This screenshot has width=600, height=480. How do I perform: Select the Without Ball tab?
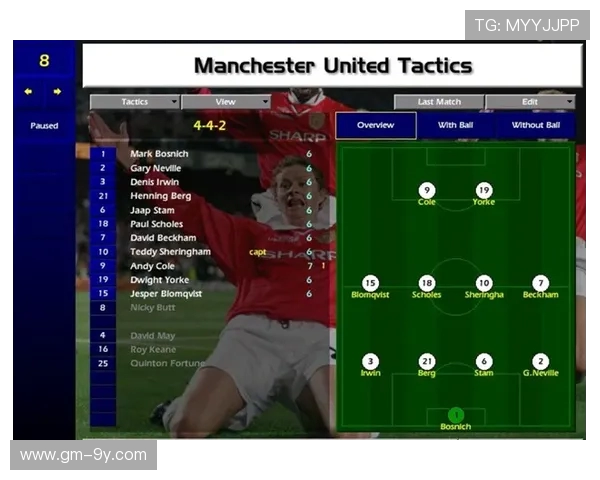click(536, 126)
